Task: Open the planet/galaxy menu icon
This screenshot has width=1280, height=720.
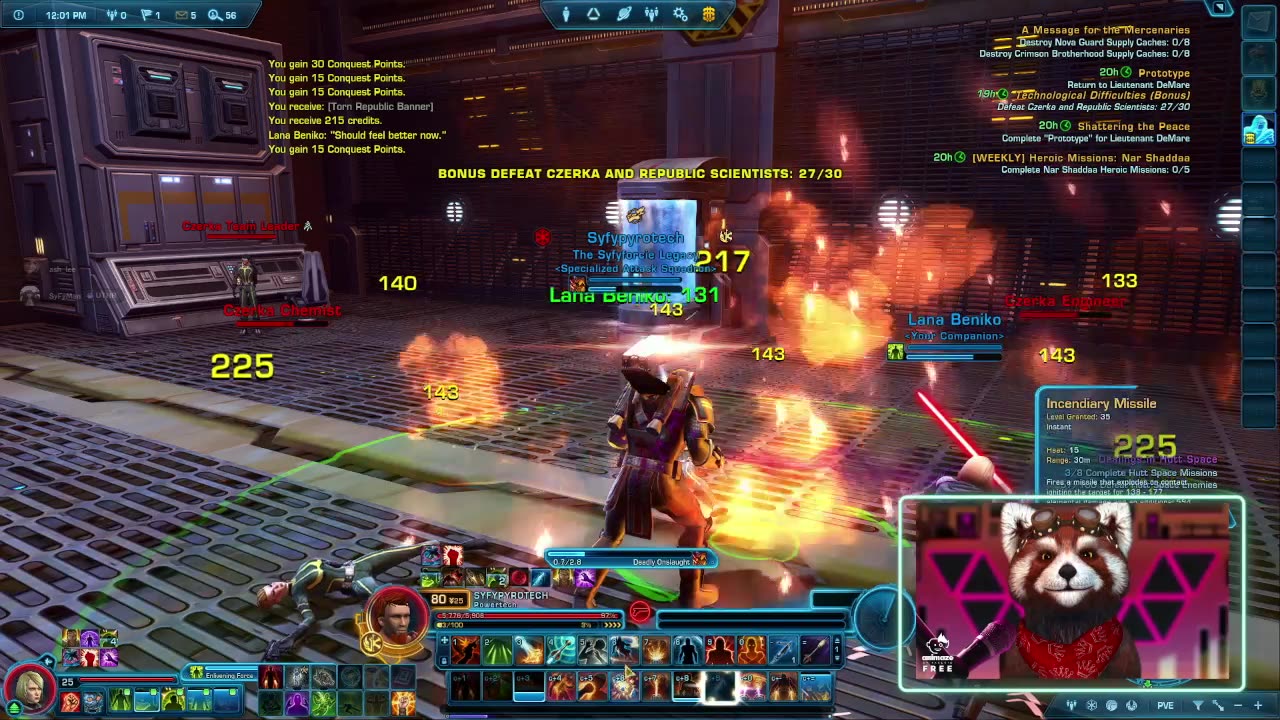Action: [623, 14]
